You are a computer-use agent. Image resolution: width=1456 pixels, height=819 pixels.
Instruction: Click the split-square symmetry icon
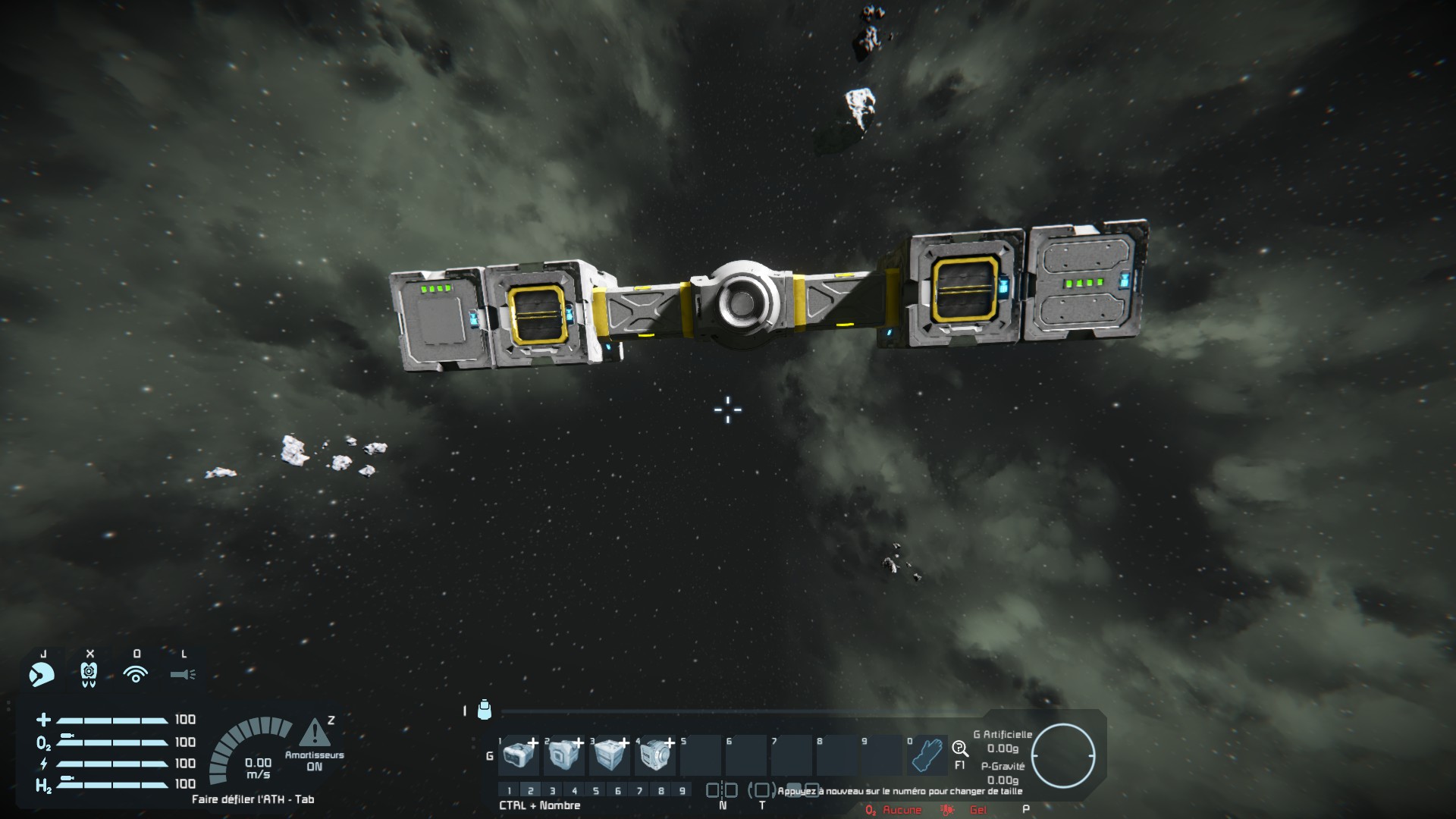pos(721,790)
